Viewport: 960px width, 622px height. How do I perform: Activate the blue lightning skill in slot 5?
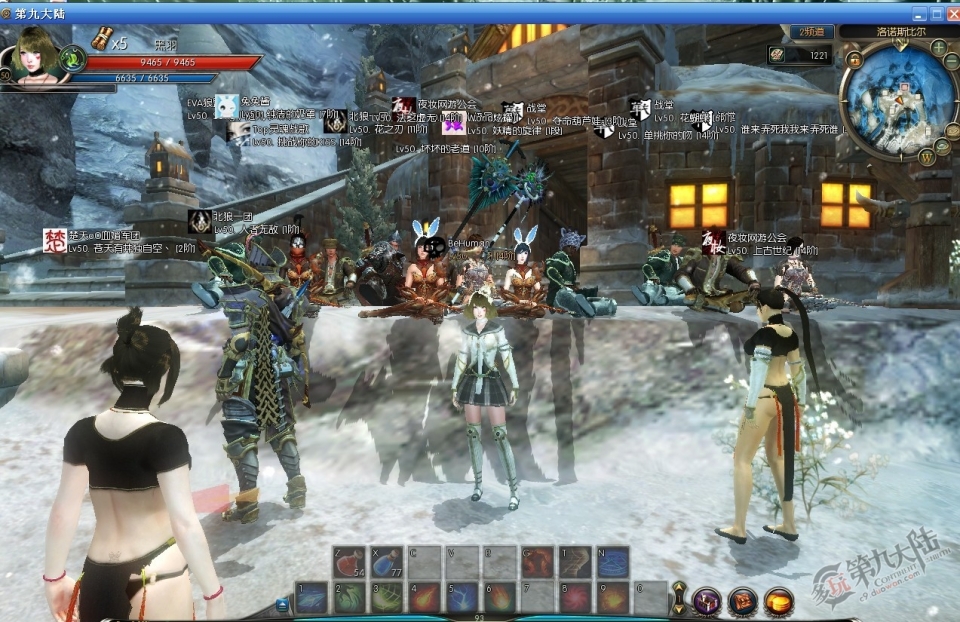(462, 598)
